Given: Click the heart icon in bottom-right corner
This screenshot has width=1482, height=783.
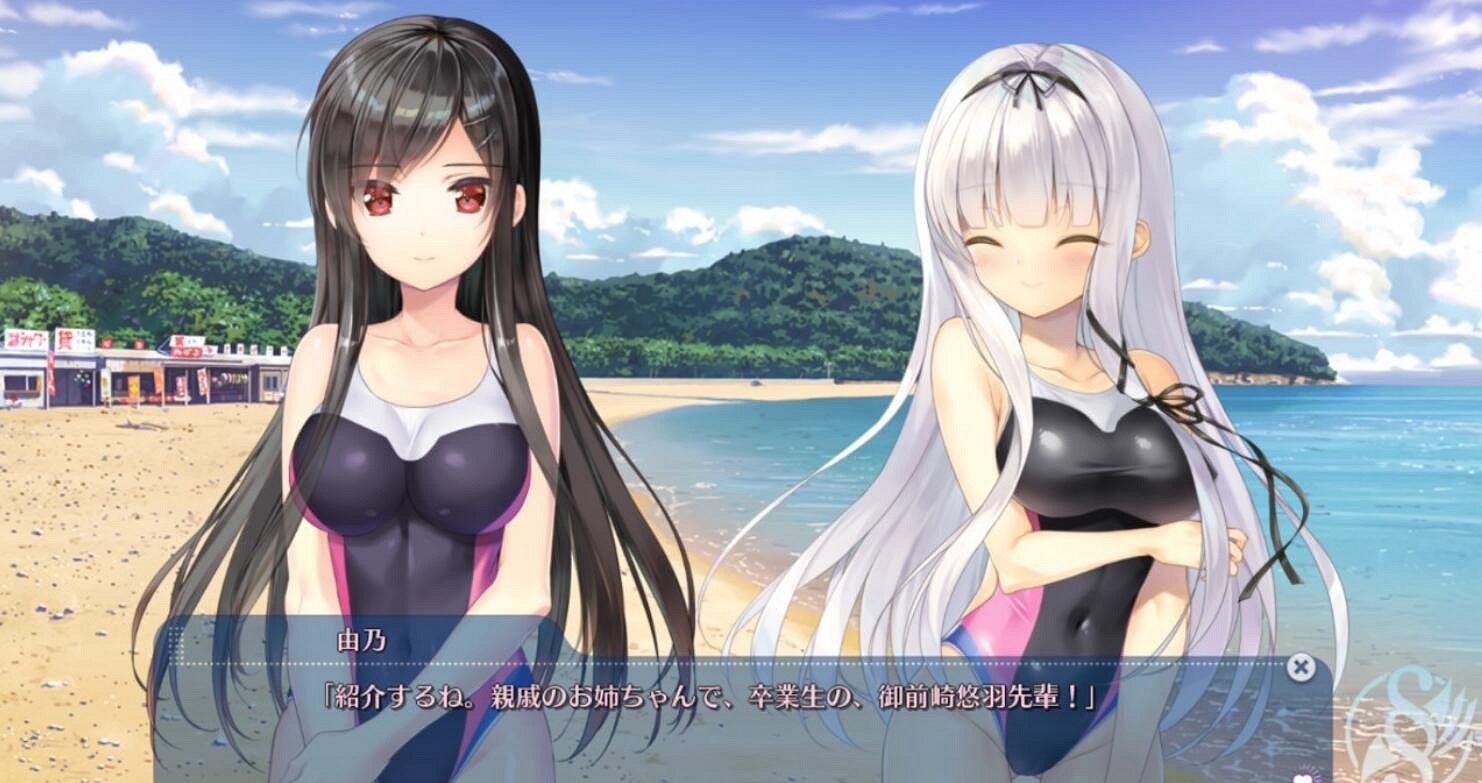Looking at the screenshot, I should (1302, 777).
